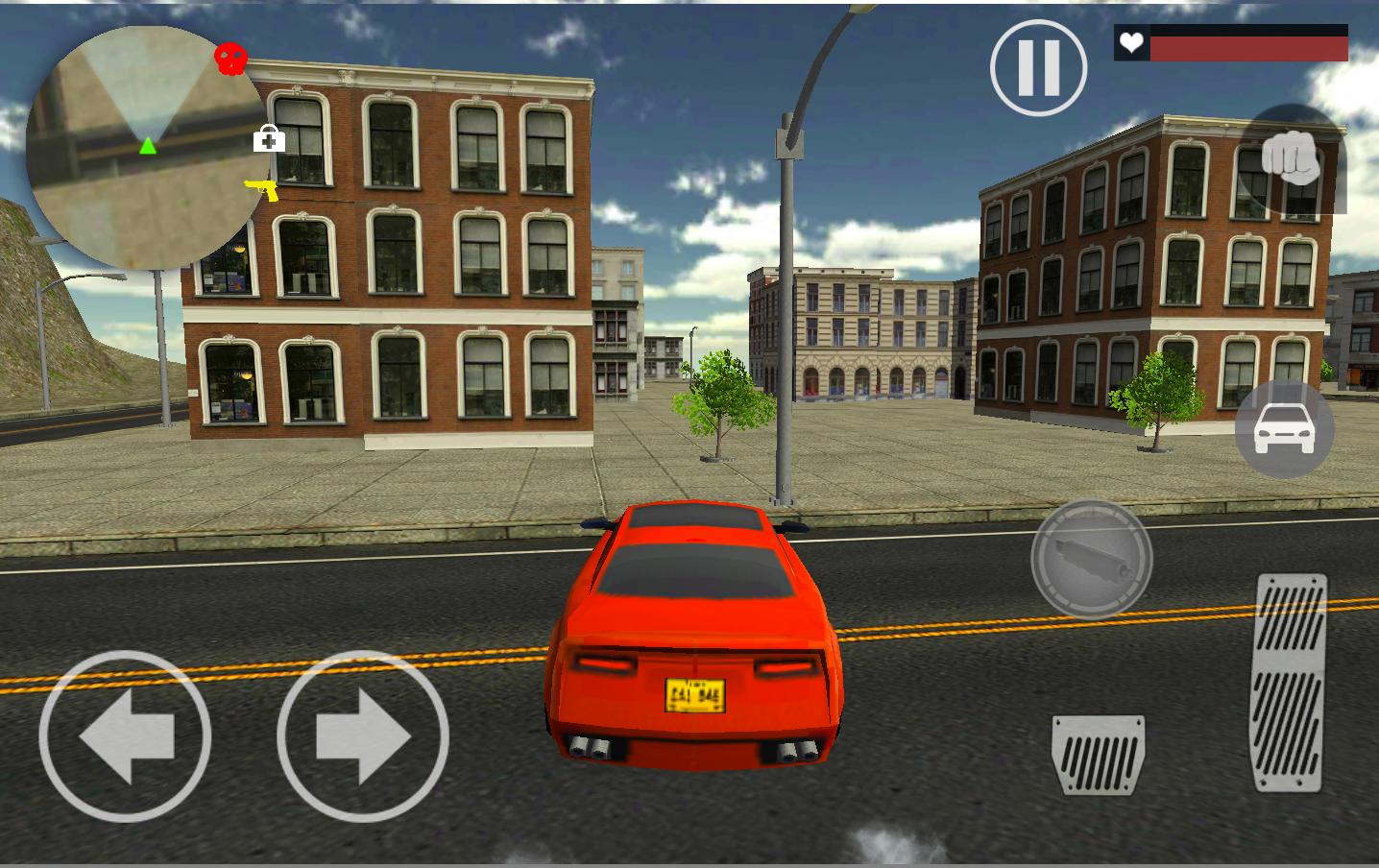
Task: Pause the game
Action: pos(1038,68)
